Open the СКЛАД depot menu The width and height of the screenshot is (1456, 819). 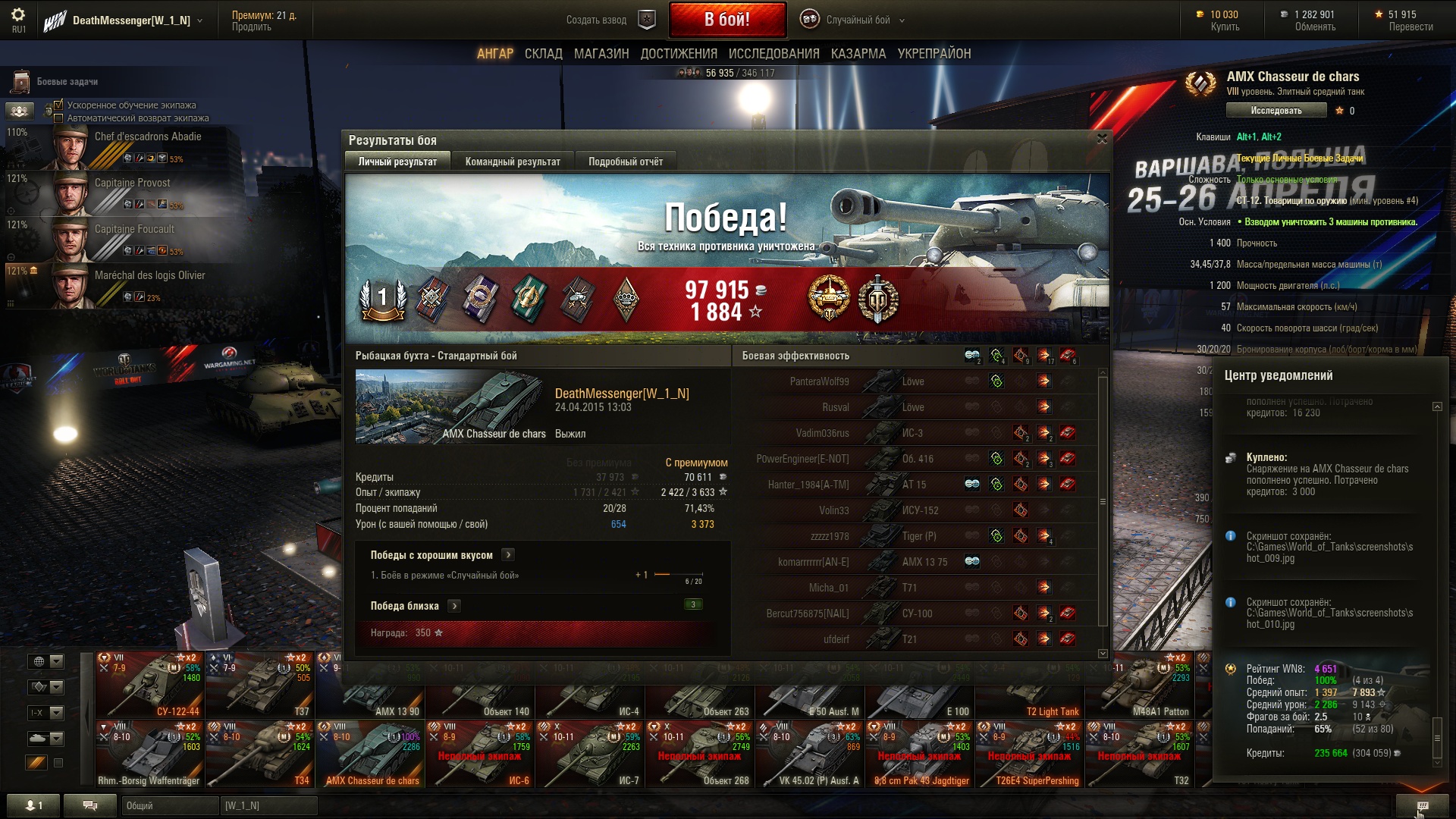tap(543, 54)
